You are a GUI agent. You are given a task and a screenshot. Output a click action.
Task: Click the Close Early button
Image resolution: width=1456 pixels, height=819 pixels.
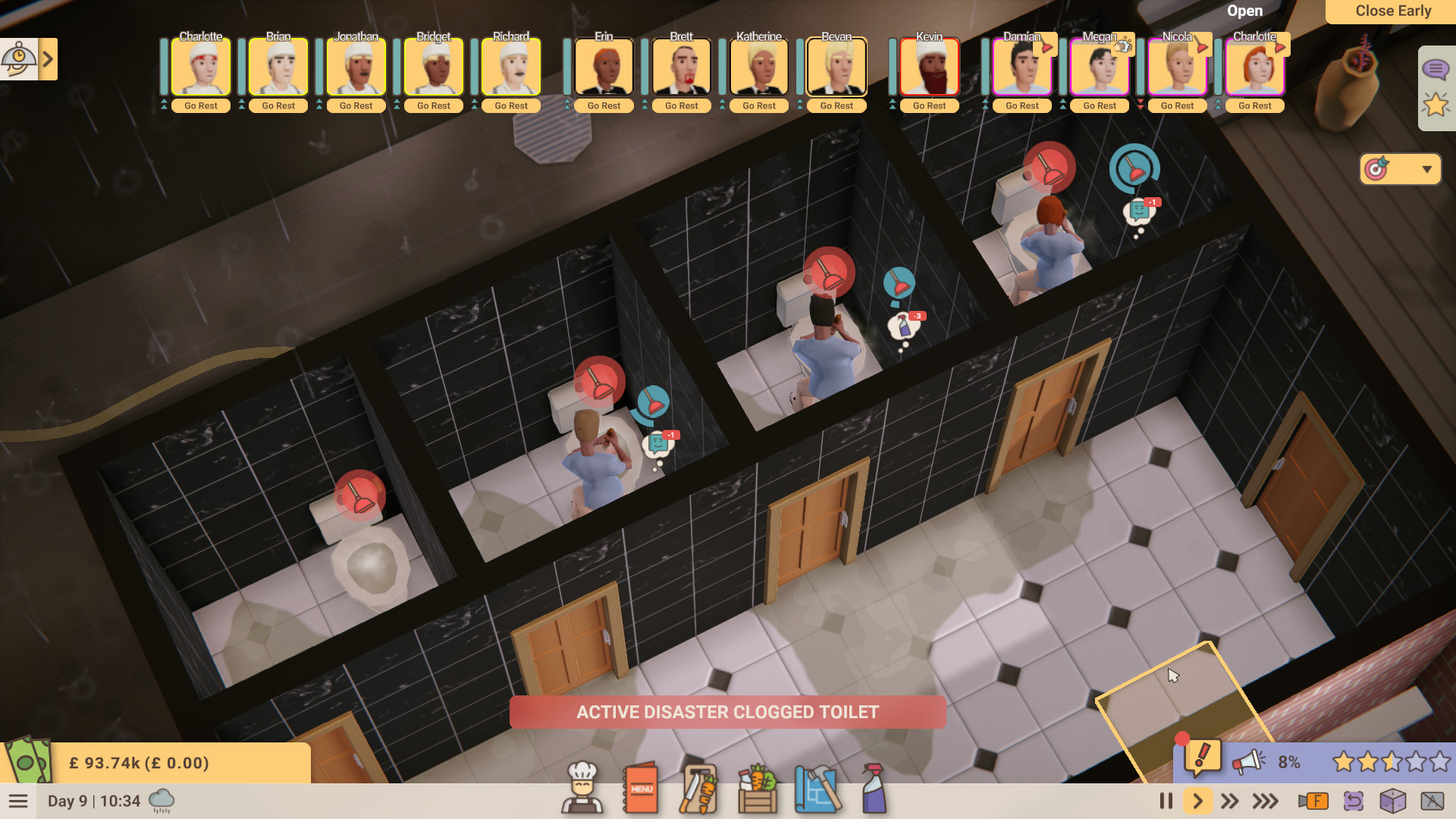point(1393,11)
